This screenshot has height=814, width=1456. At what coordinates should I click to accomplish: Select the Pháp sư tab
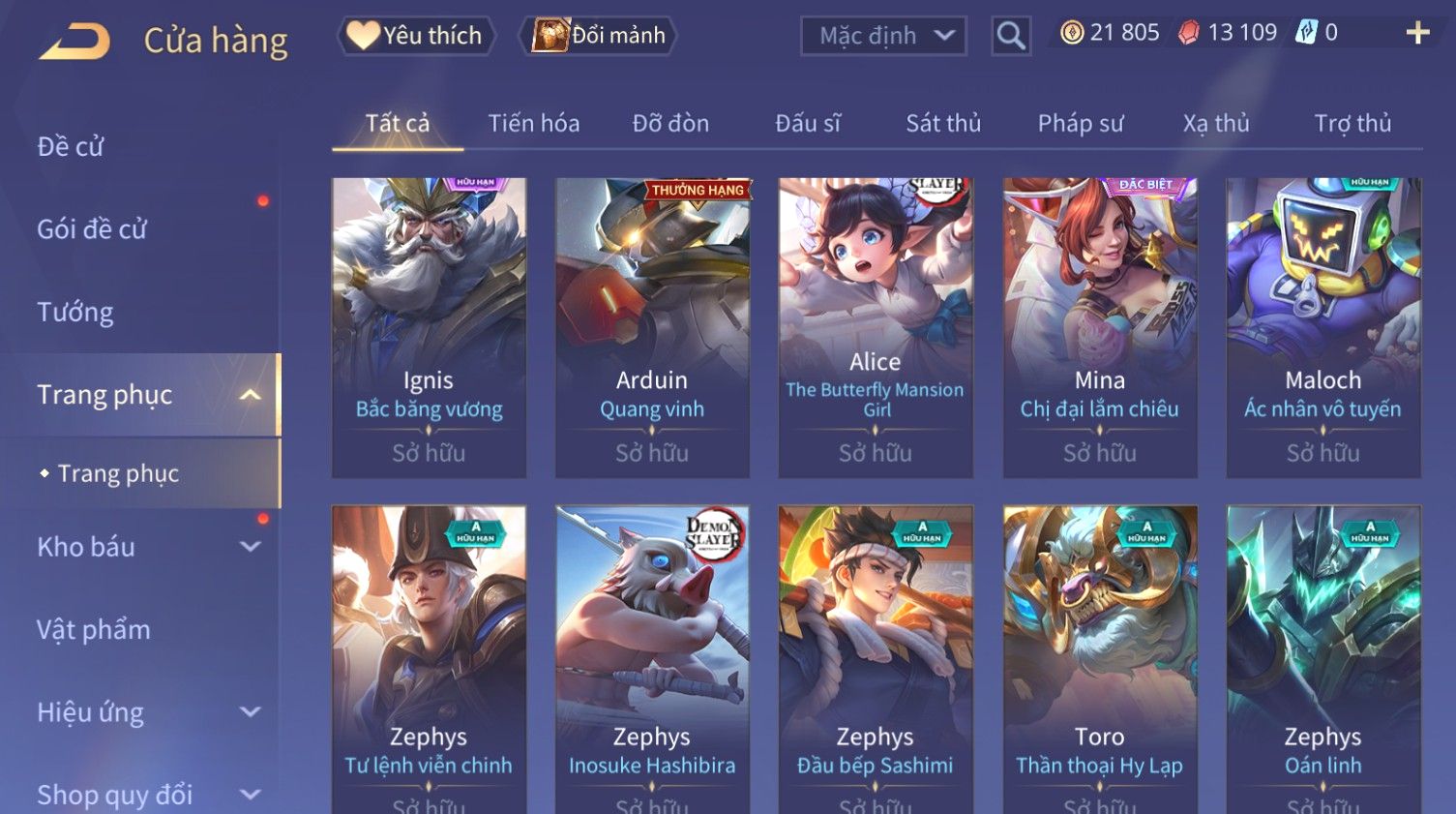point(1080,124)
